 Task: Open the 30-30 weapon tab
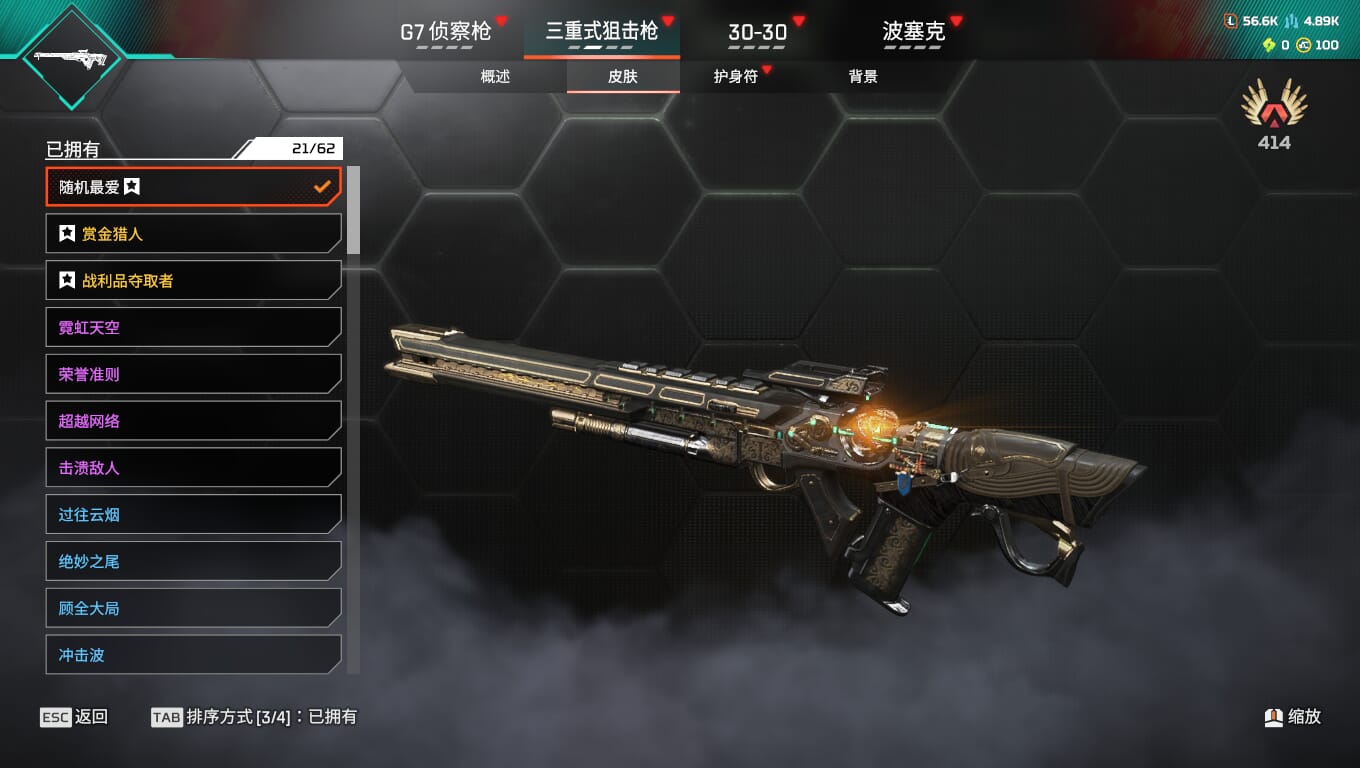(757, 31)
